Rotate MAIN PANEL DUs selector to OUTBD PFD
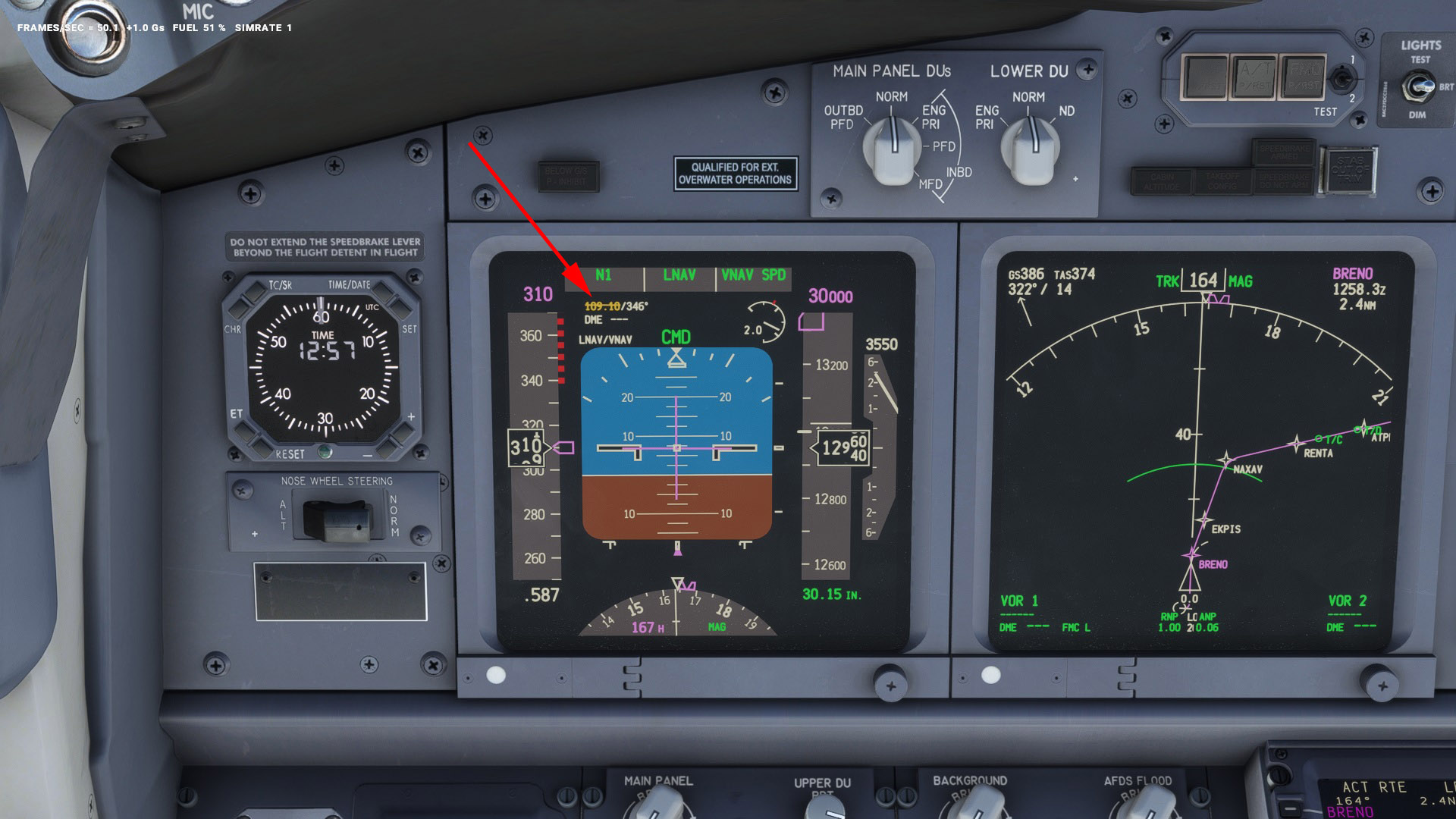The width and height of the screenshot is (1456, 819). (845, 115)
